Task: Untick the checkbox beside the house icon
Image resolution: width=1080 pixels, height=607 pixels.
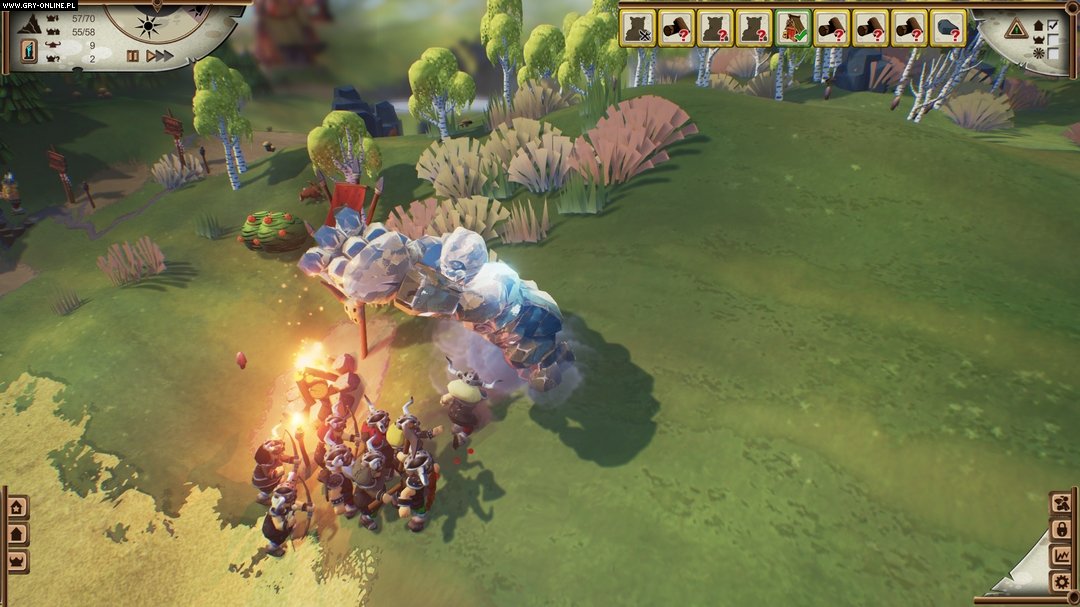Action: click(x=1052, y=25)
